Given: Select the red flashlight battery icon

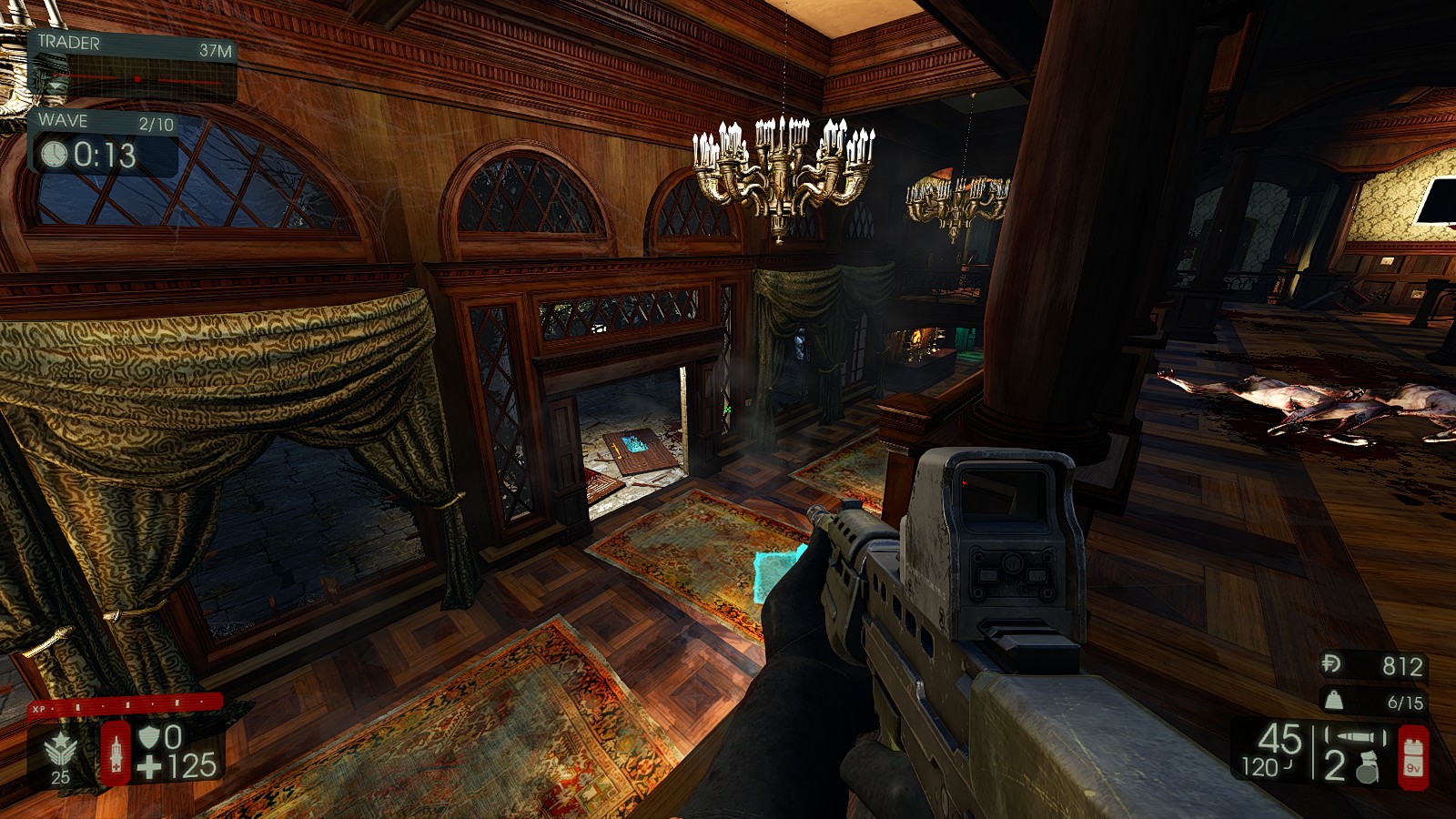Looking at the screenshot, I should [x=1412, y=756].
